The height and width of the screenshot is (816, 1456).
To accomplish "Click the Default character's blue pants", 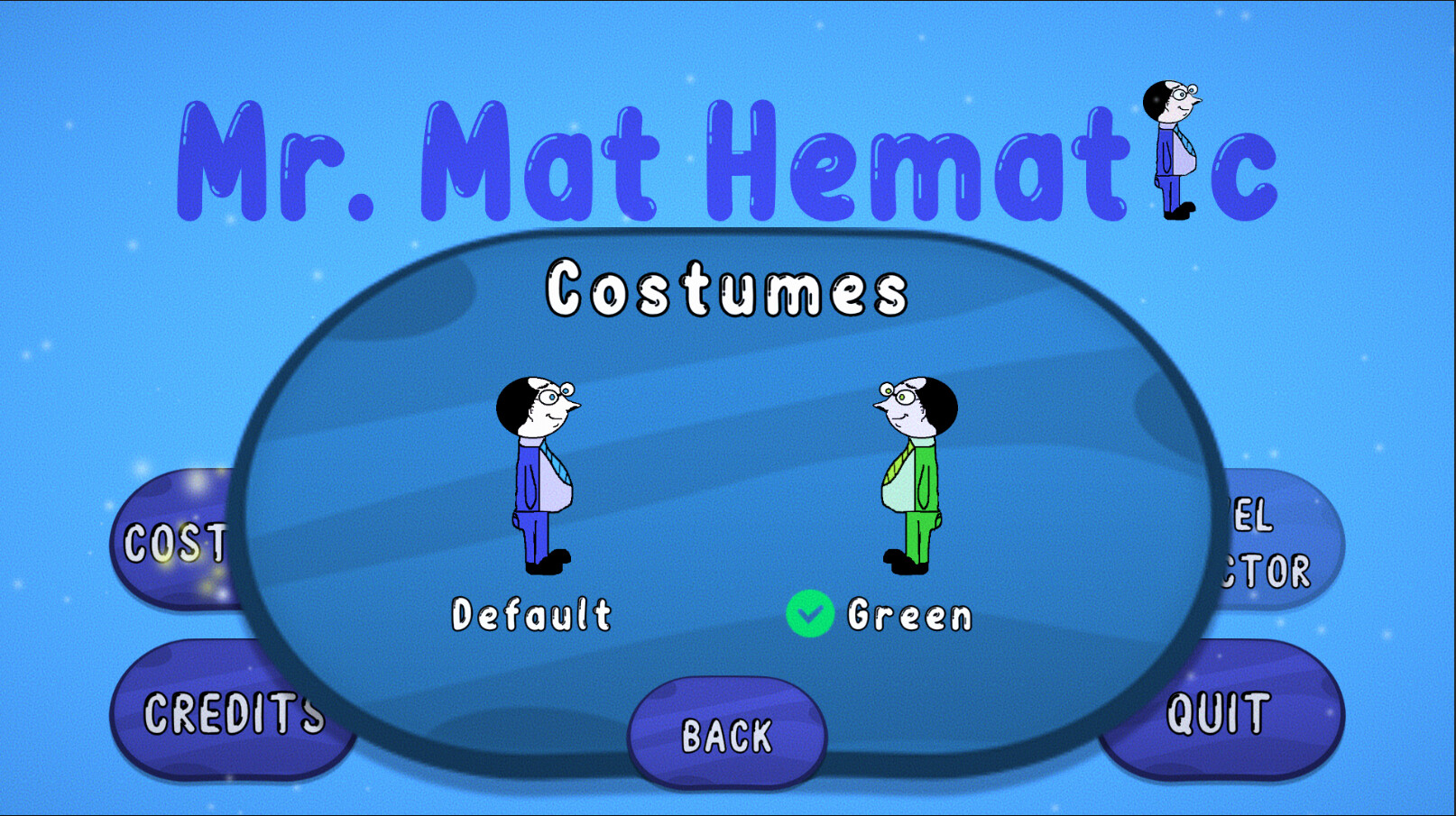I will pos(534,532).
